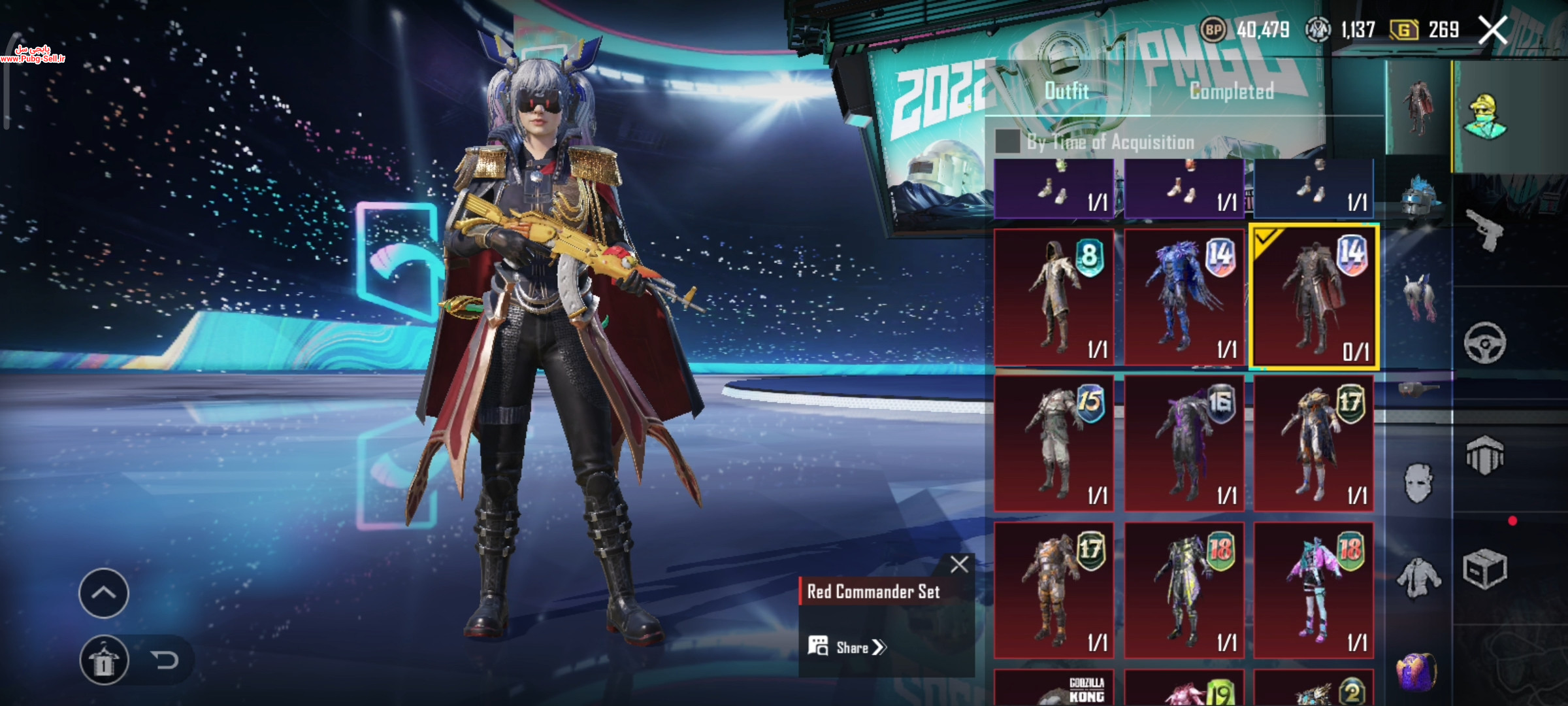1568x706 pixels.
Task: Show the backpack skins category
Action: (x=1416, y=672)
